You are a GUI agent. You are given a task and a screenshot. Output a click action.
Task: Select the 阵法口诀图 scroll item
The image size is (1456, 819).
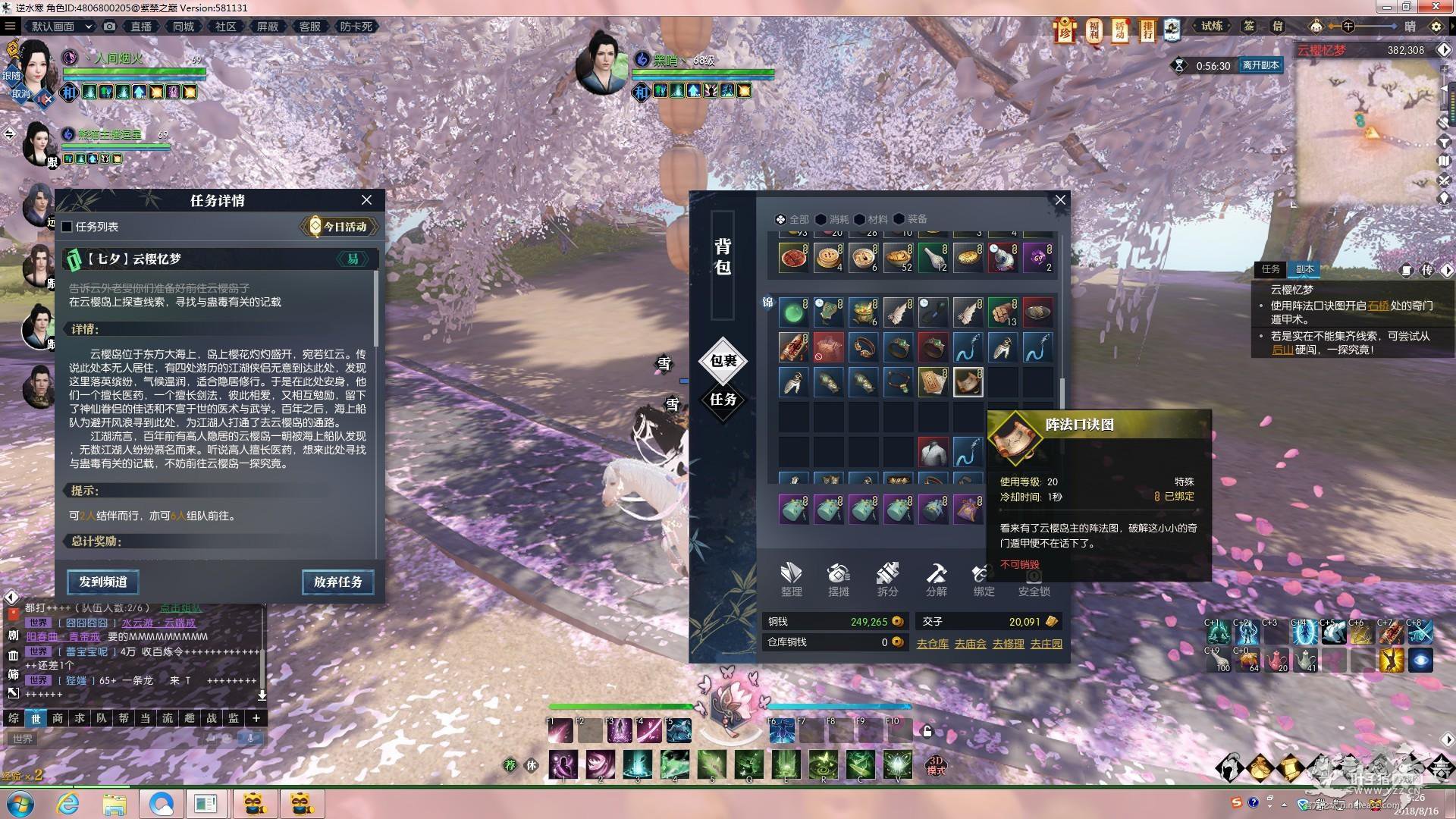click(x=968, y=382)
